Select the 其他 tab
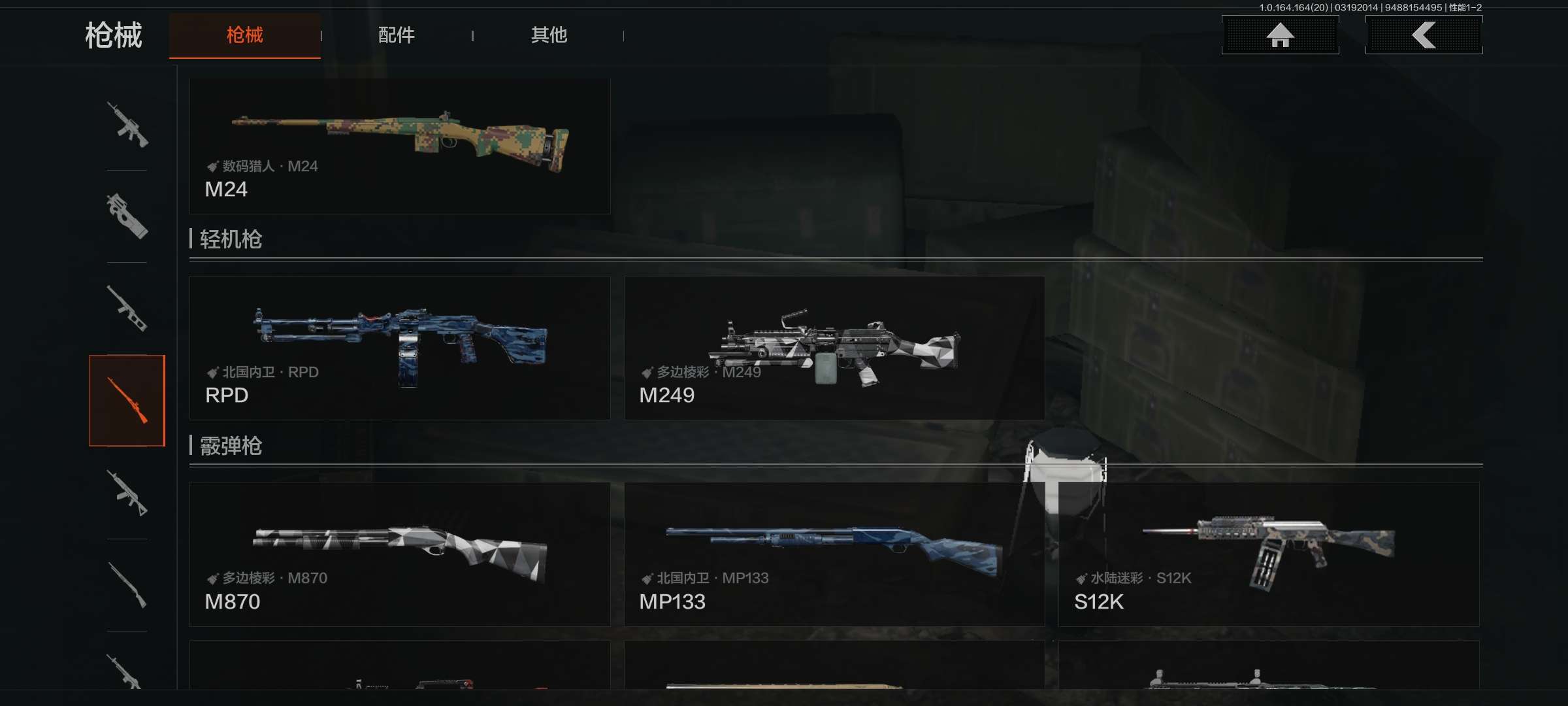Screen dimensions: 1568x706 coord(549,35)
